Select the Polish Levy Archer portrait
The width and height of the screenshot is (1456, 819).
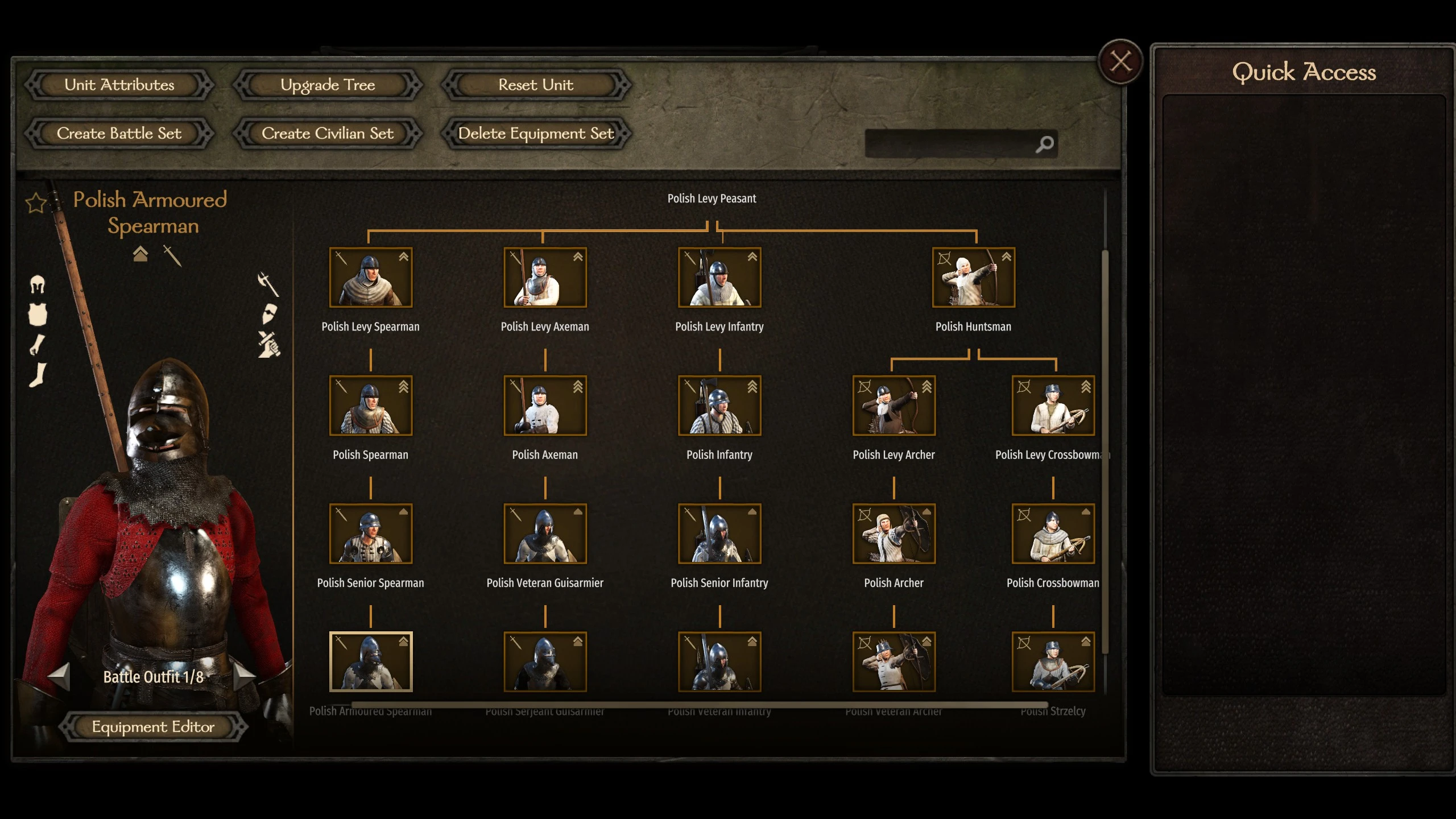click(894, 406)
